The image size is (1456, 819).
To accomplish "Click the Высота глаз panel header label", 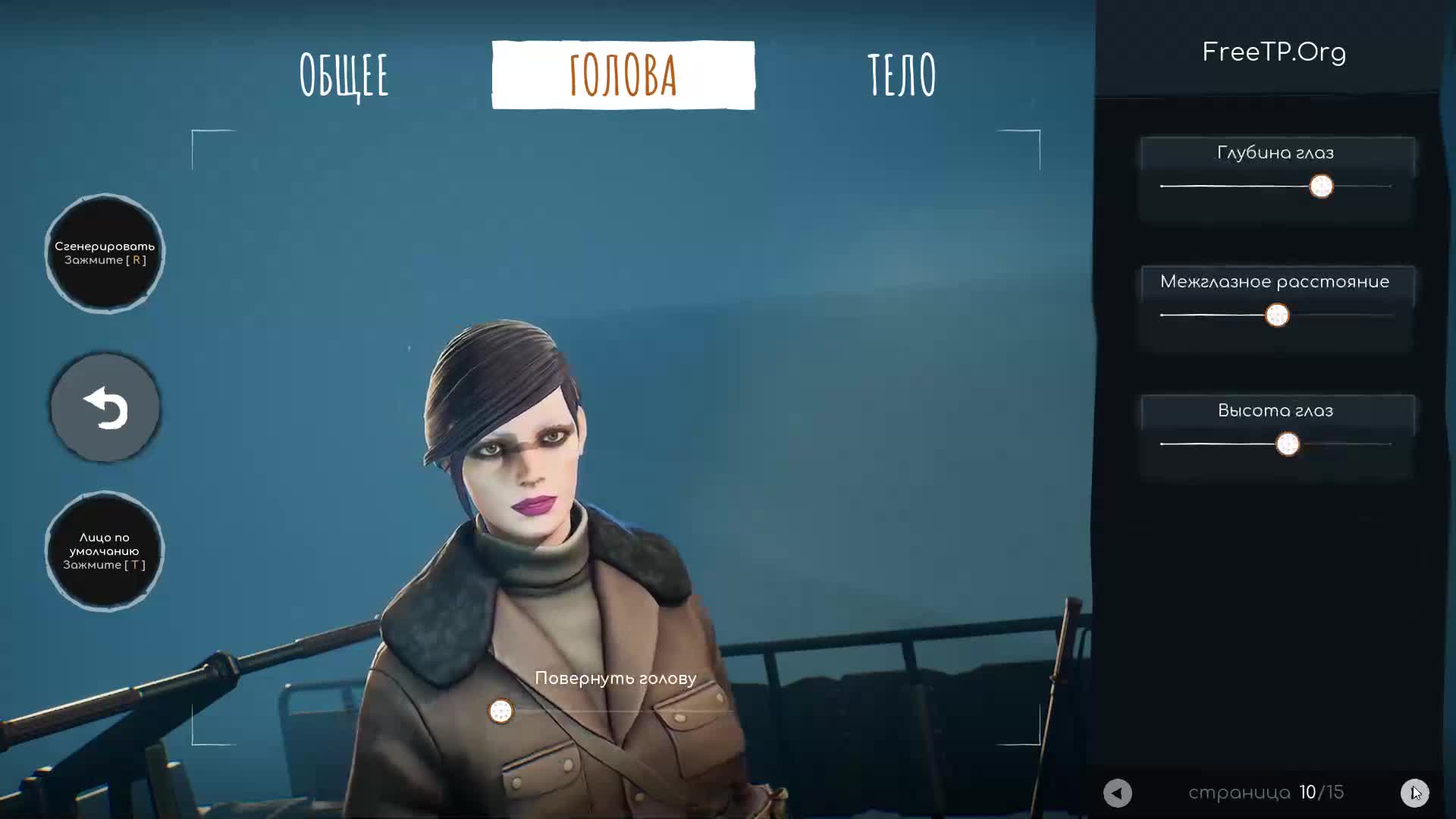I will 1276,410.
